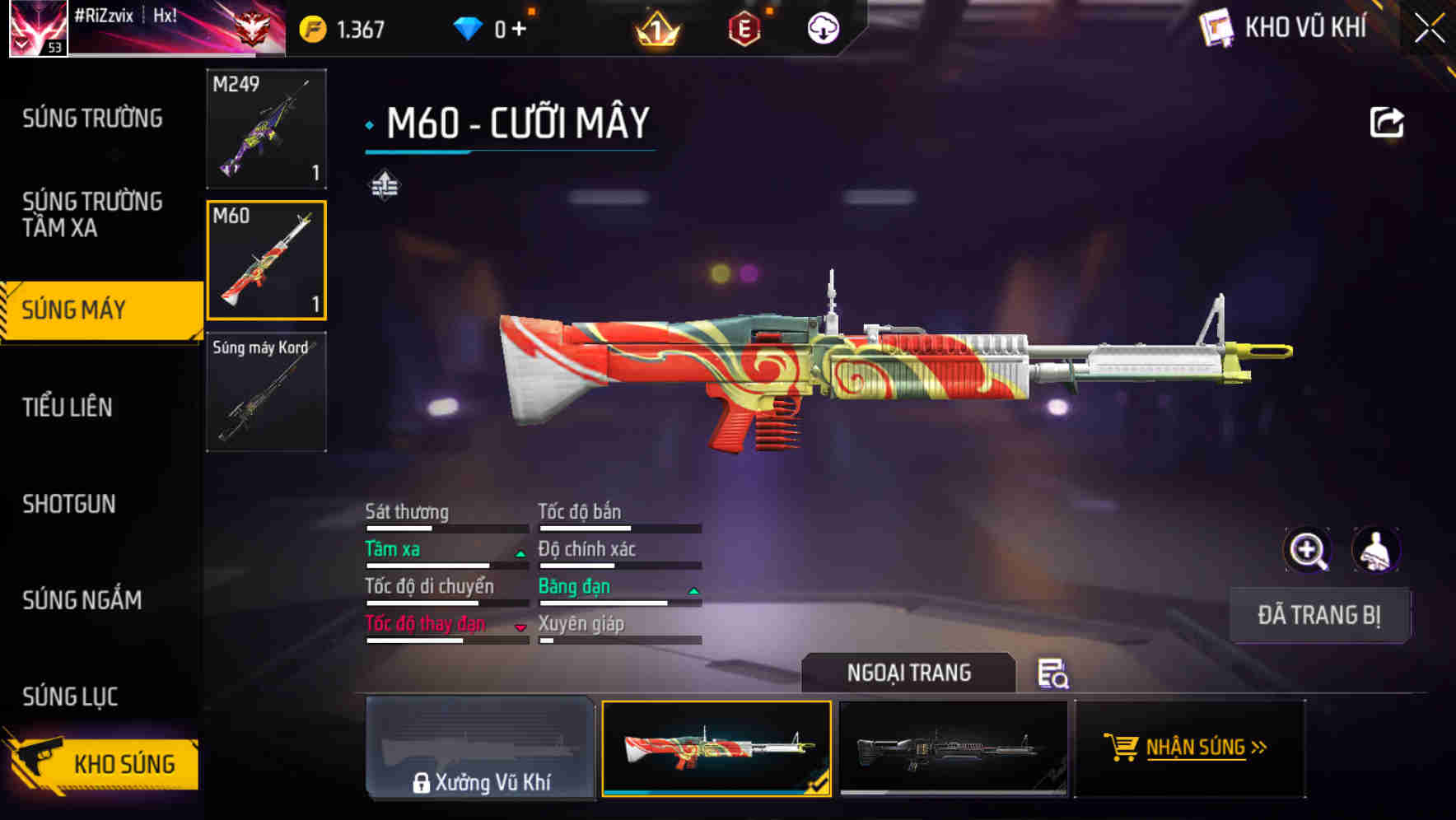
Task: Select the M249 weapon thumbnail
Action: tap(265, 129)
